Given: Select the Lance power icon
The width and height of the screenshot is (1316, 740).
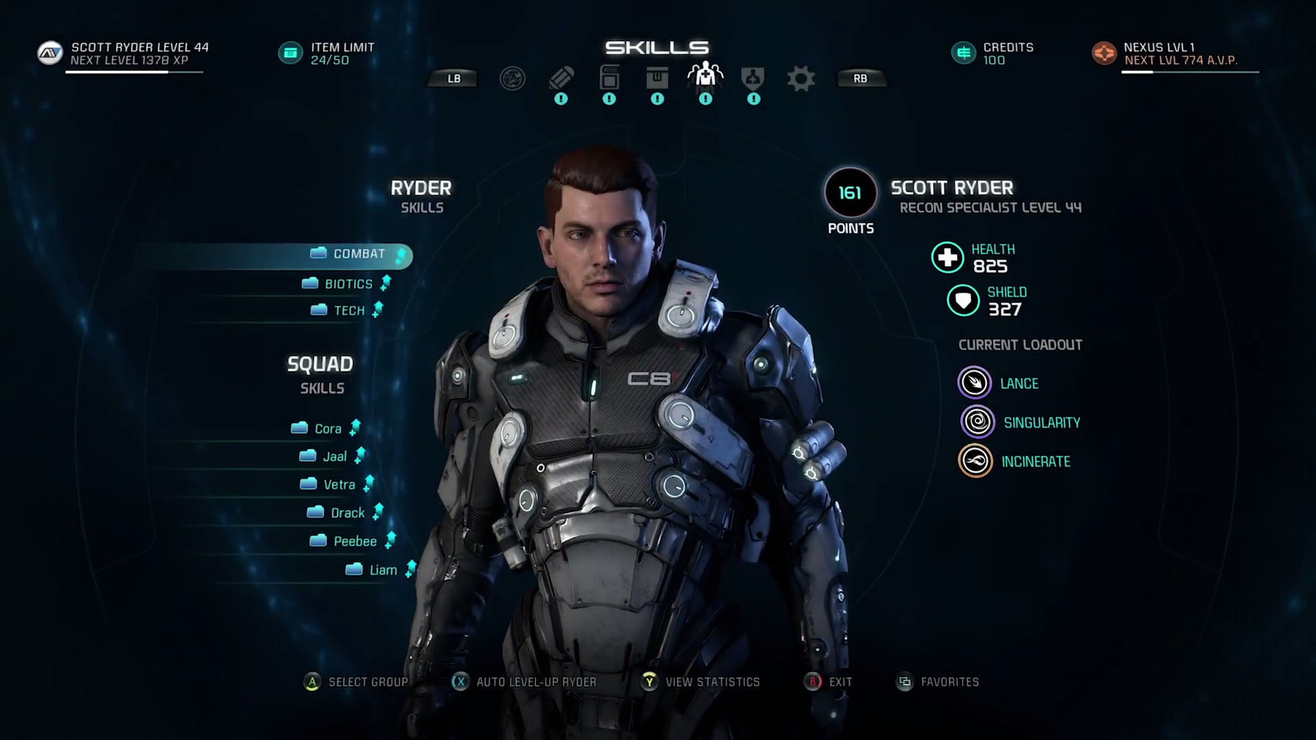Looking at the screenshot, I should coord(973,382).
